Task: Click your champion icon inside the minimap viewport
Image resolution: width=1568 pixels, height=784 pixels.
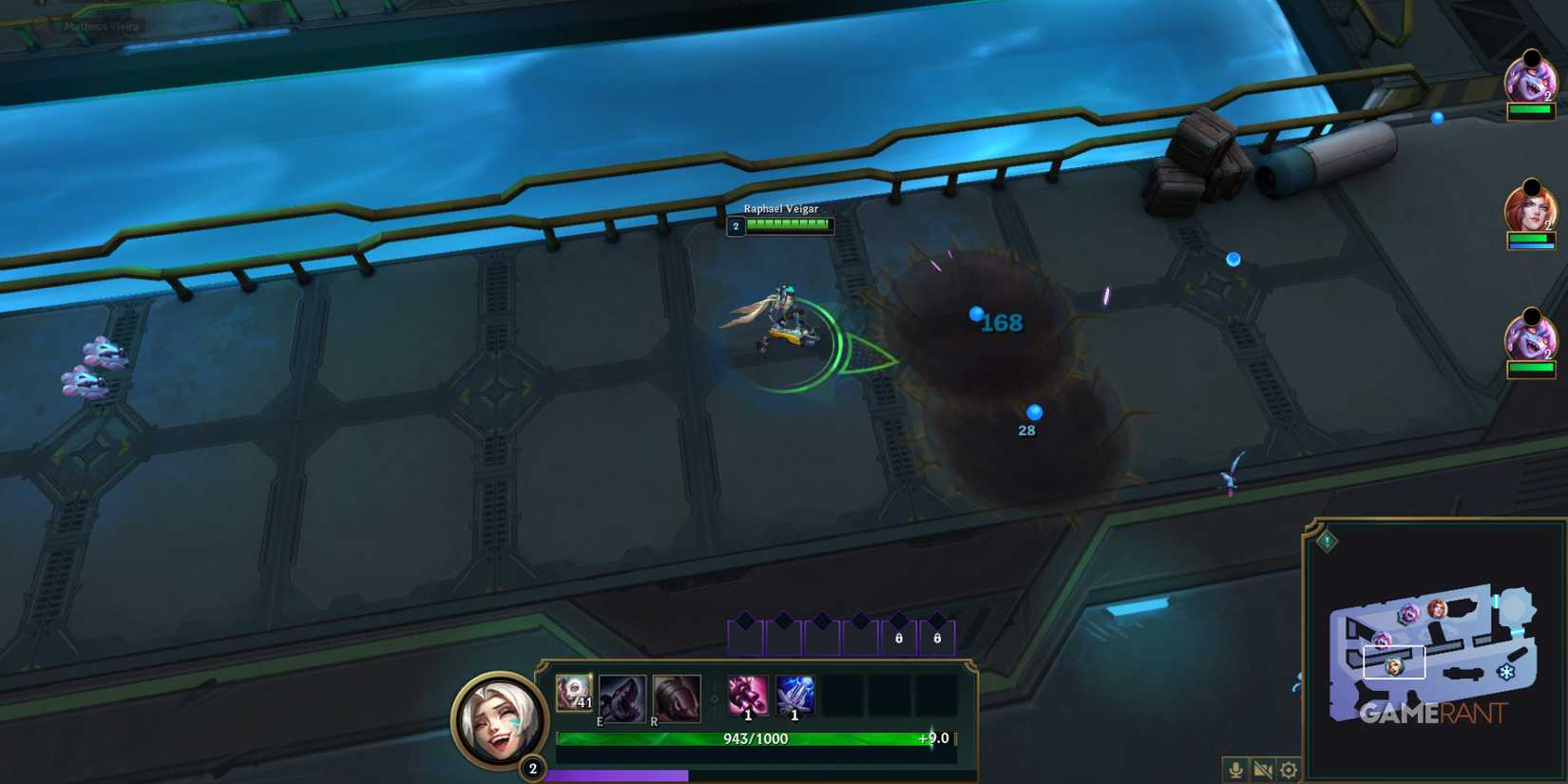Action: tap(1394, 668)
